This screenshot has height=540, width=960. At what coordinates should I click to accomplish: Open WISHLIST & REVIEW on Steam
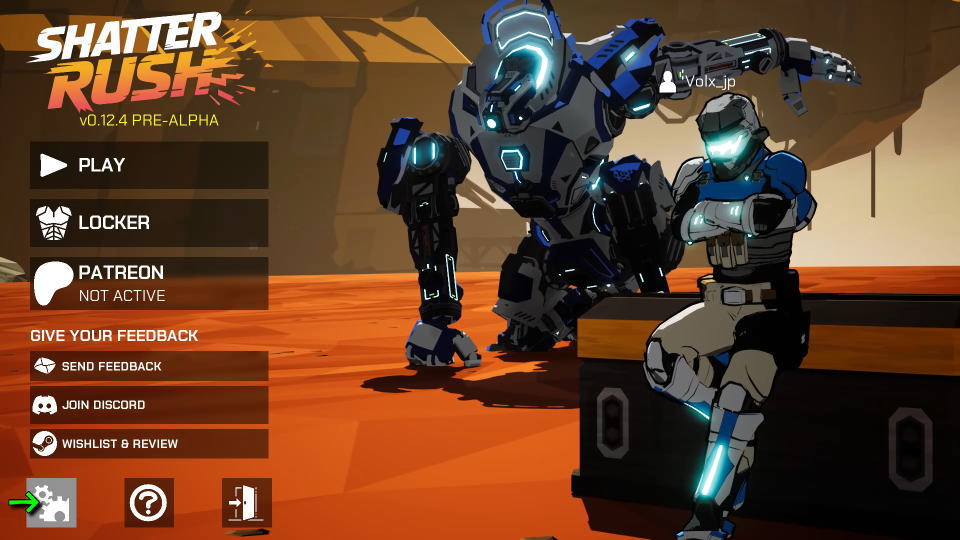(149, 443)
